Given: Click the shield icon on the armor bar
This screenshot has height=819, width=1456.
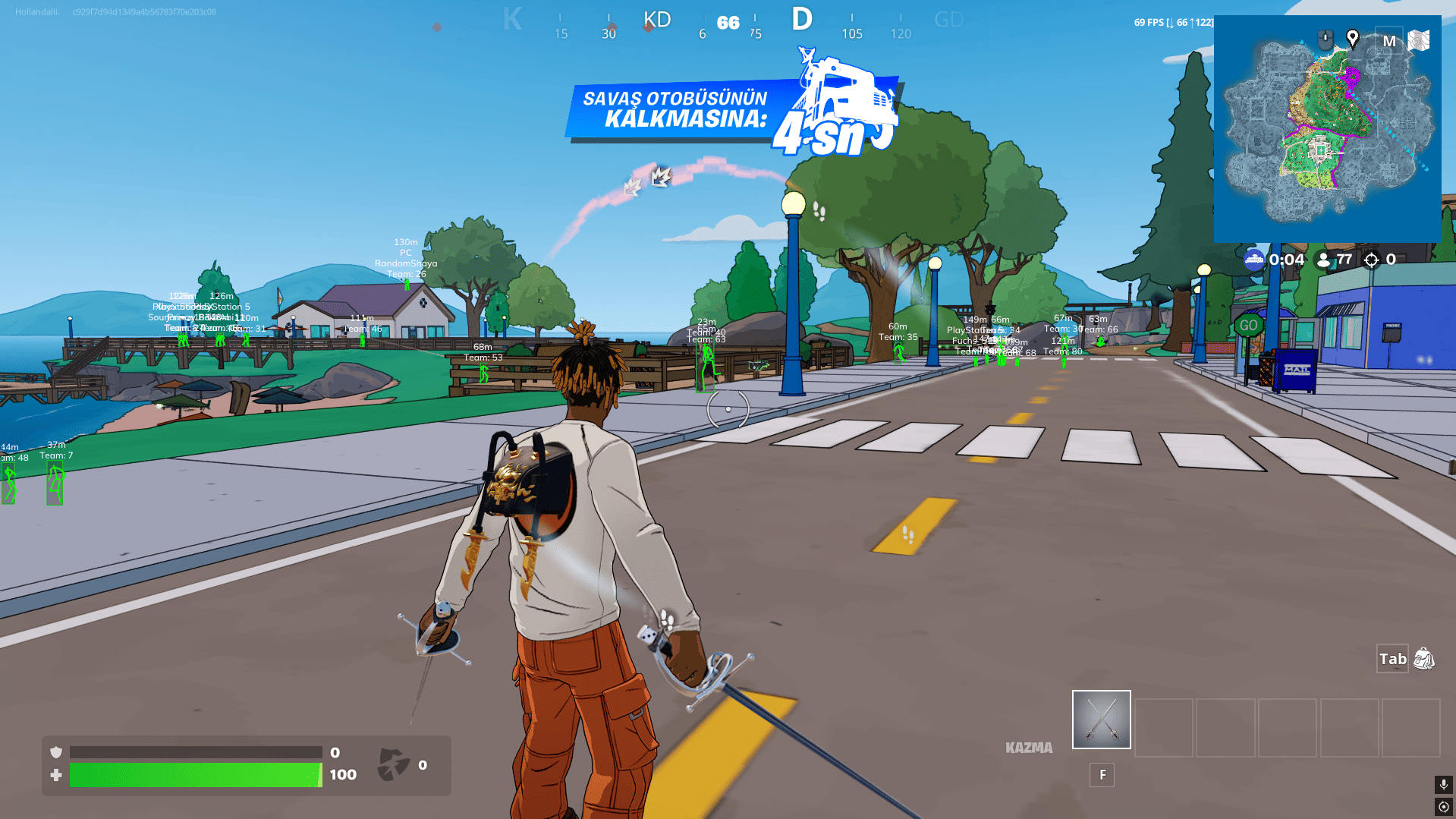Looking at the screenshot, I should (x=55, y=752).
